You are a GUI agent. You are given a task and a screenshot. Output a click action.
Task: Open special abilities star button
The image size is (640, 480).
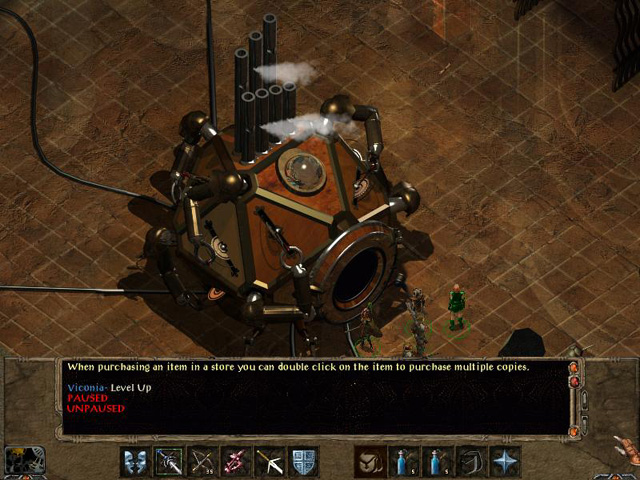pyautogui.click(x=505, y=461)
